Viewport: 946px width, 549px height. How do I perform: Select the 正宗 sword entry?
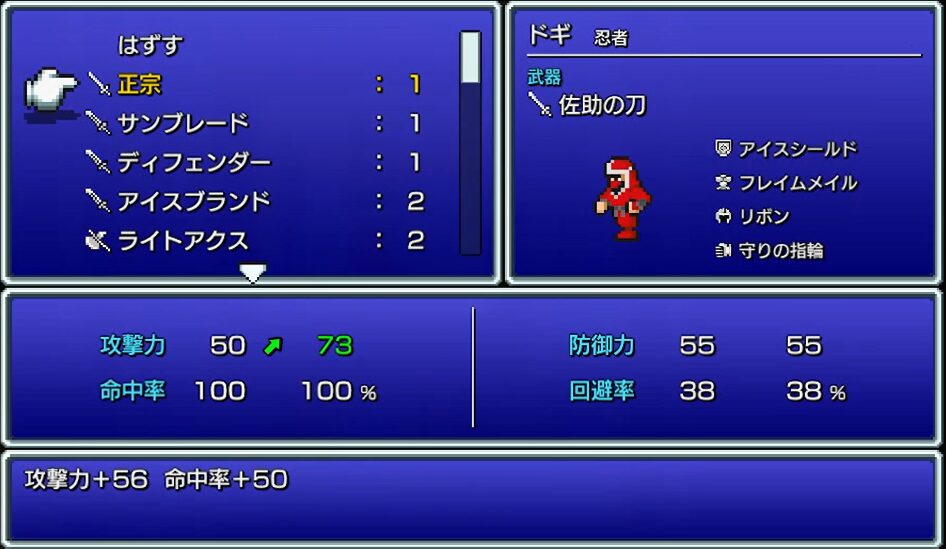pos(140,84)
